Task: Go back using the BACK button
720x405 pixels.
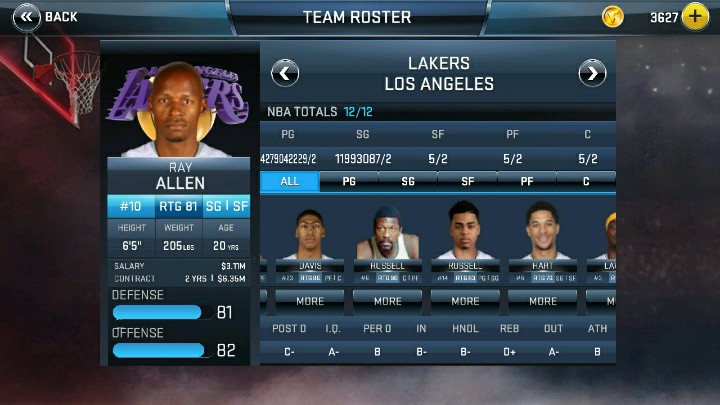Action: (44, 16)
